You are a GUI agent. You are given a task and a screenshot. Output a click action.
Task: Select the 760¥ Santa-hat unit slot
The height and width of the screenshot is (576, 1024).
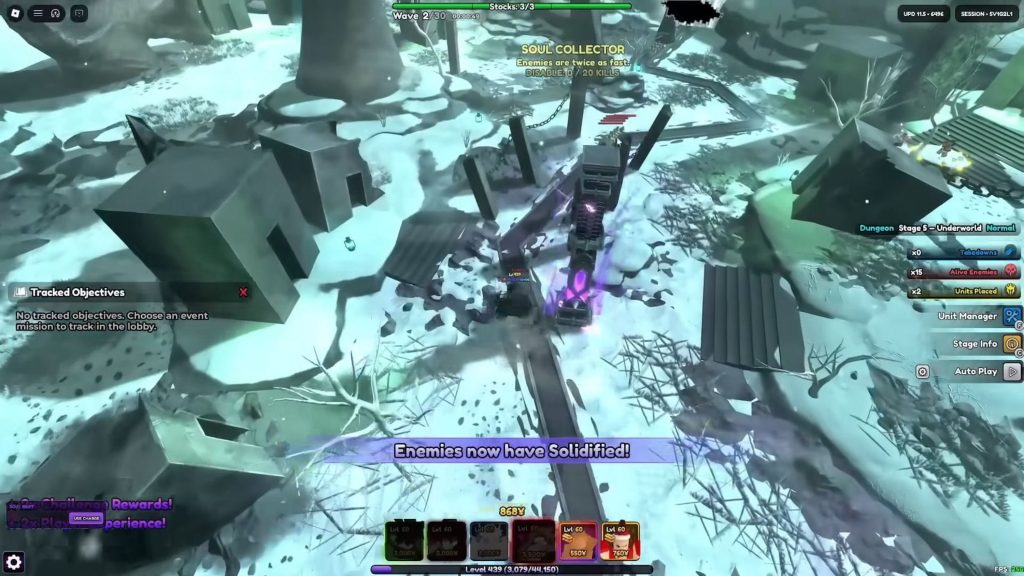pyautogui.click(x=619, y=541)
